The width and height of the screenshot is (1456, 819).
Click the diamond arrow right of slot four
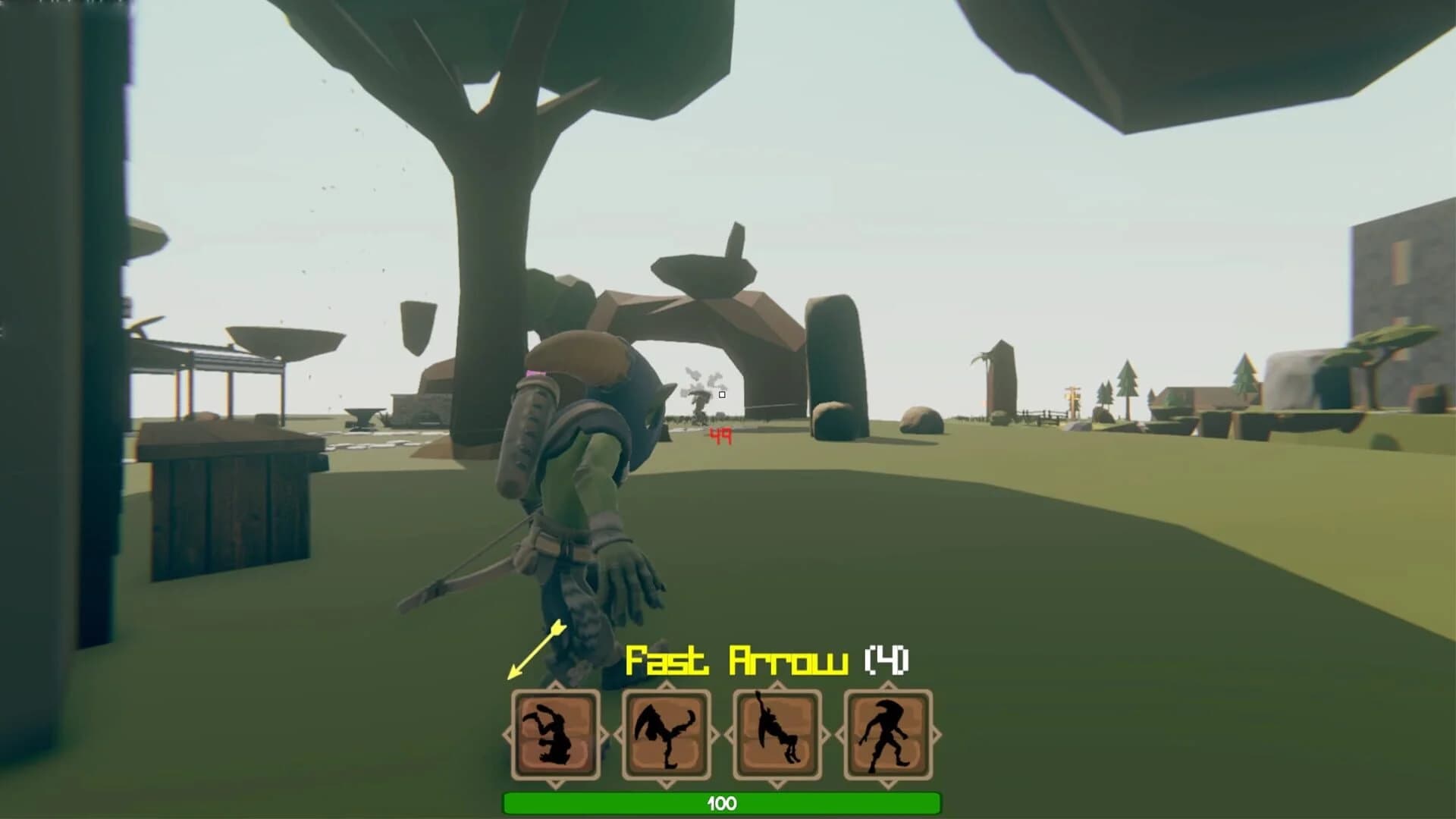[x=934, y=734]
